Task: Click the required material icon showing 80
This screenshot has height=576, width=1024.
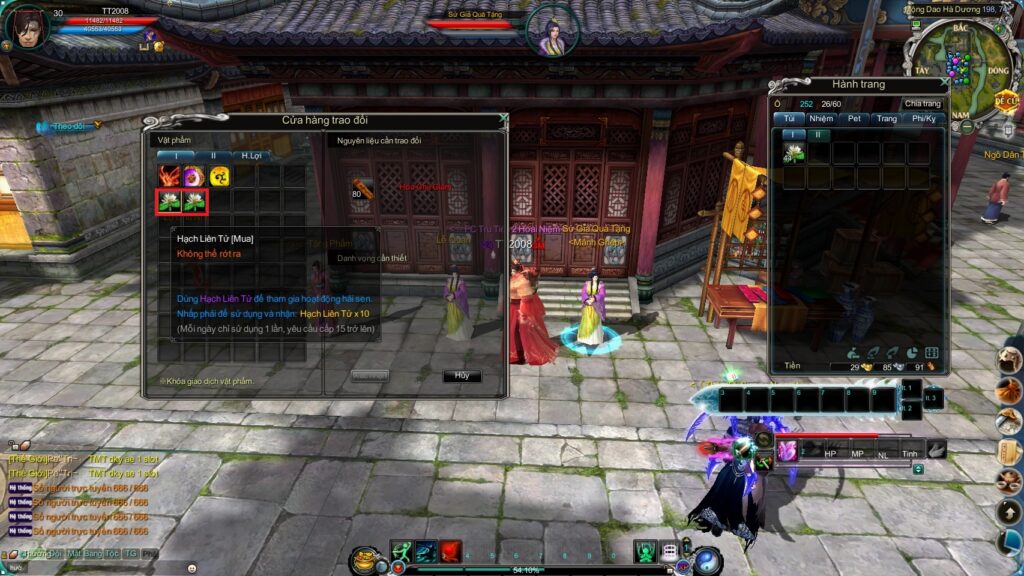Action: coord(362,188)
